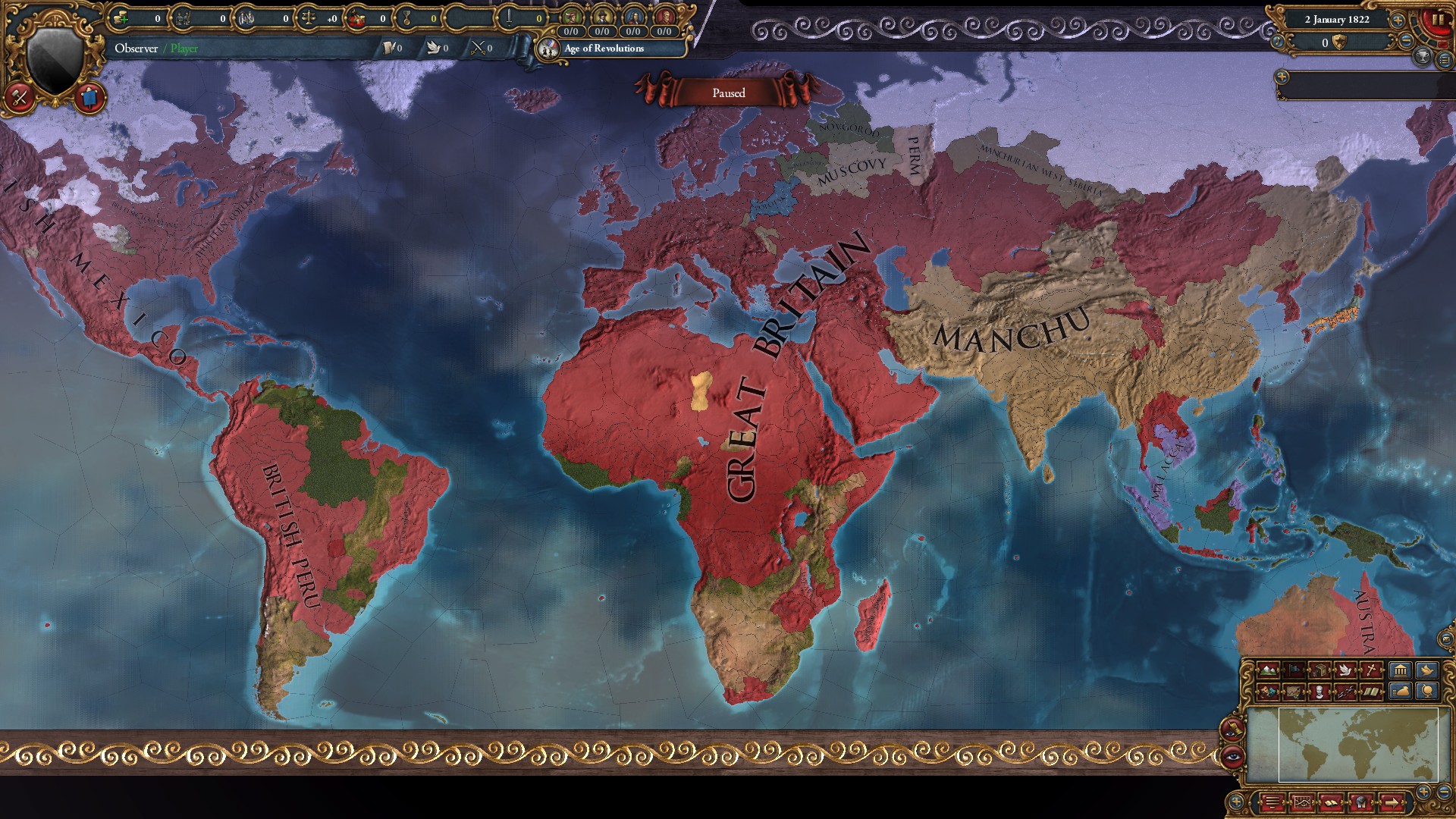
Task: Open the cultural mapmode bust icon
Action: coord(1319,692)
